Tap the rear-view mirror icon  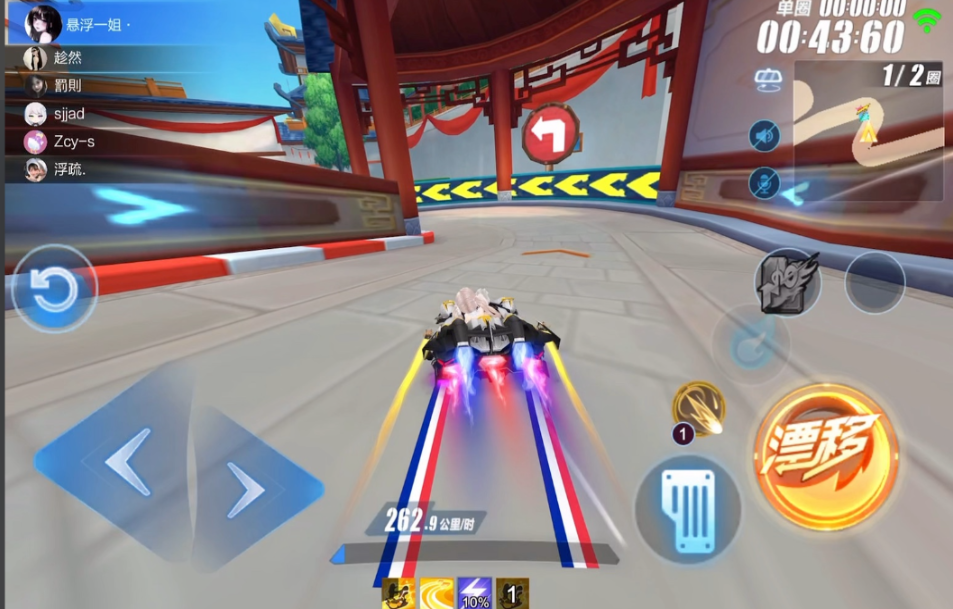767,79
